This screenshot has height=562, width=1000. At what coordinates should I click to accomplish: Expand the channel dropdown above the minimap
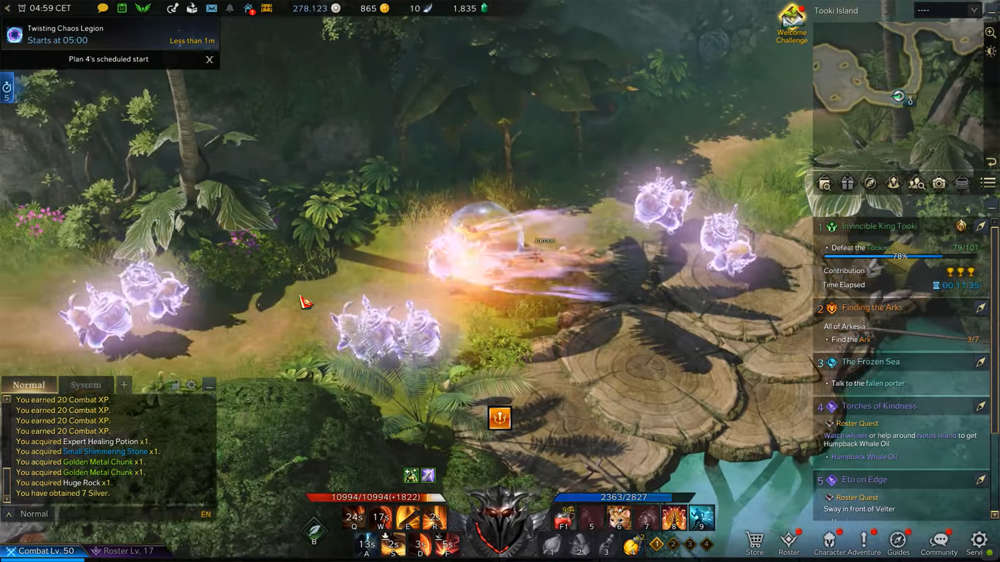point(946,10)
